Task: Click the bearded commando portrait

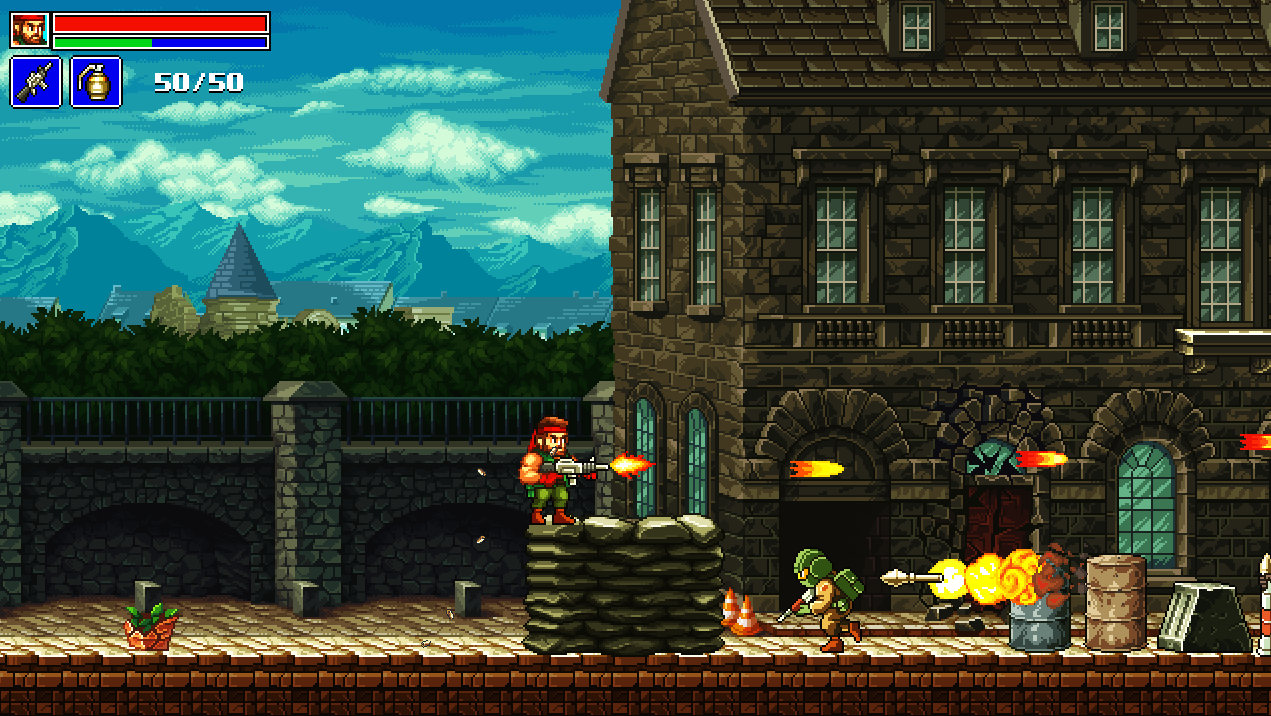Action: [29, 30]
